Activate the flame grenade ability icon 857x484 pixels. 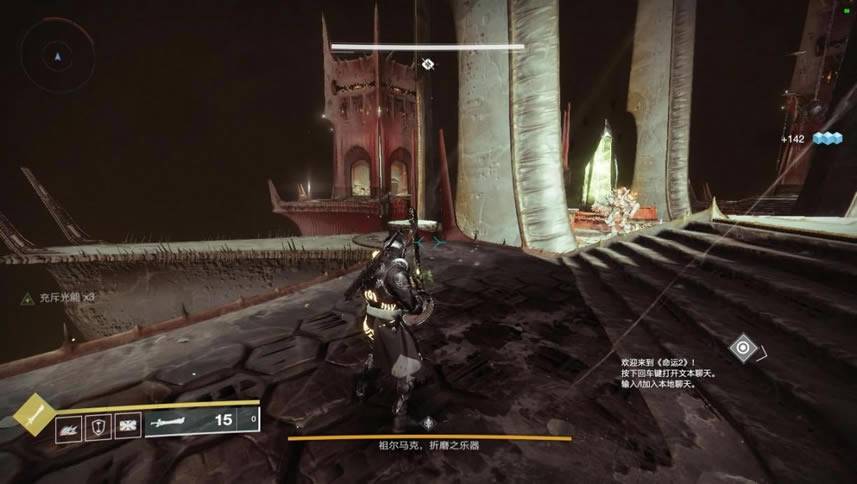coord(69,427)
